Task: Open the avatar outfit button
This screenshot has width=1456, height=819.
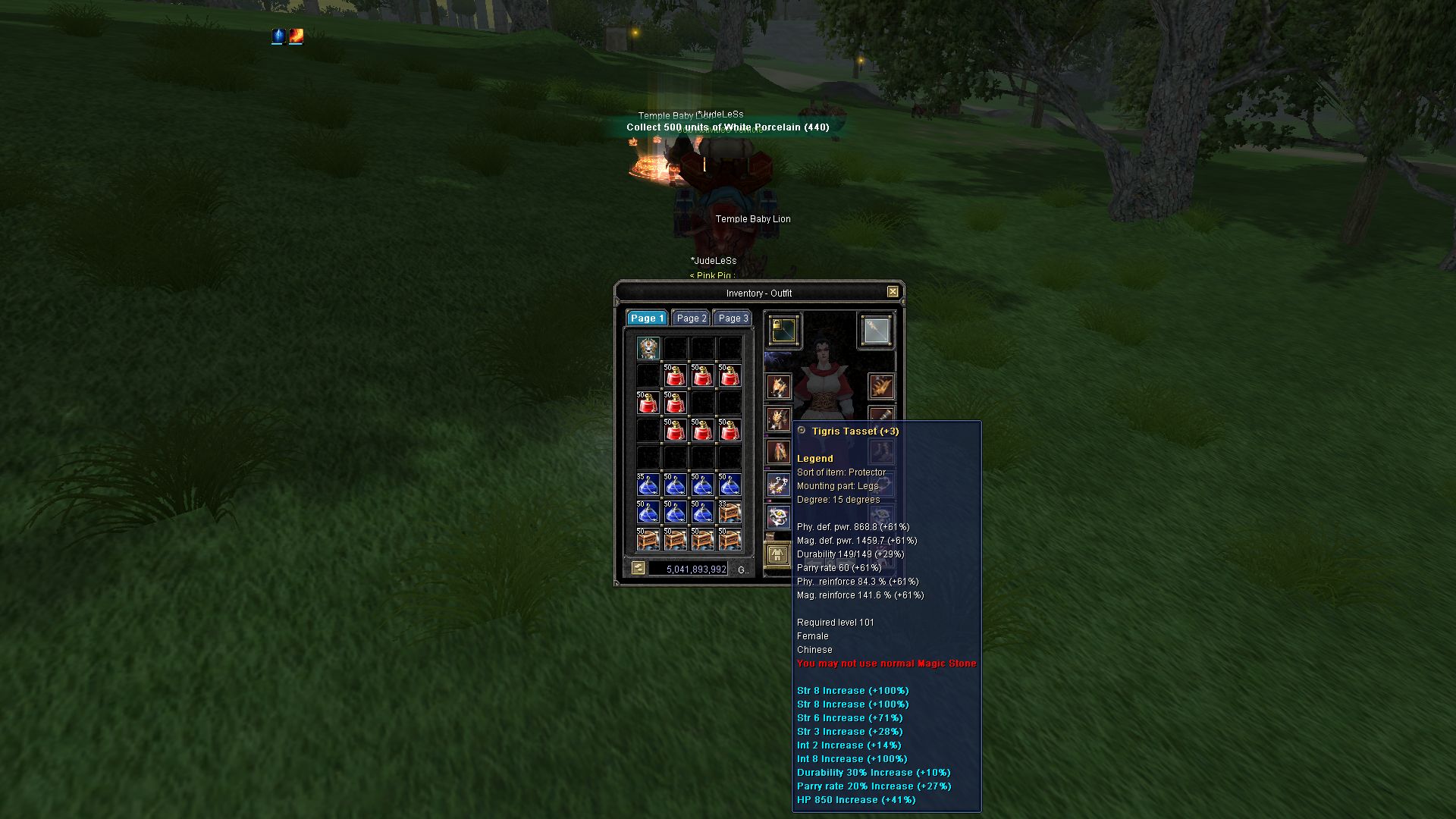Action: pos(777,555)
